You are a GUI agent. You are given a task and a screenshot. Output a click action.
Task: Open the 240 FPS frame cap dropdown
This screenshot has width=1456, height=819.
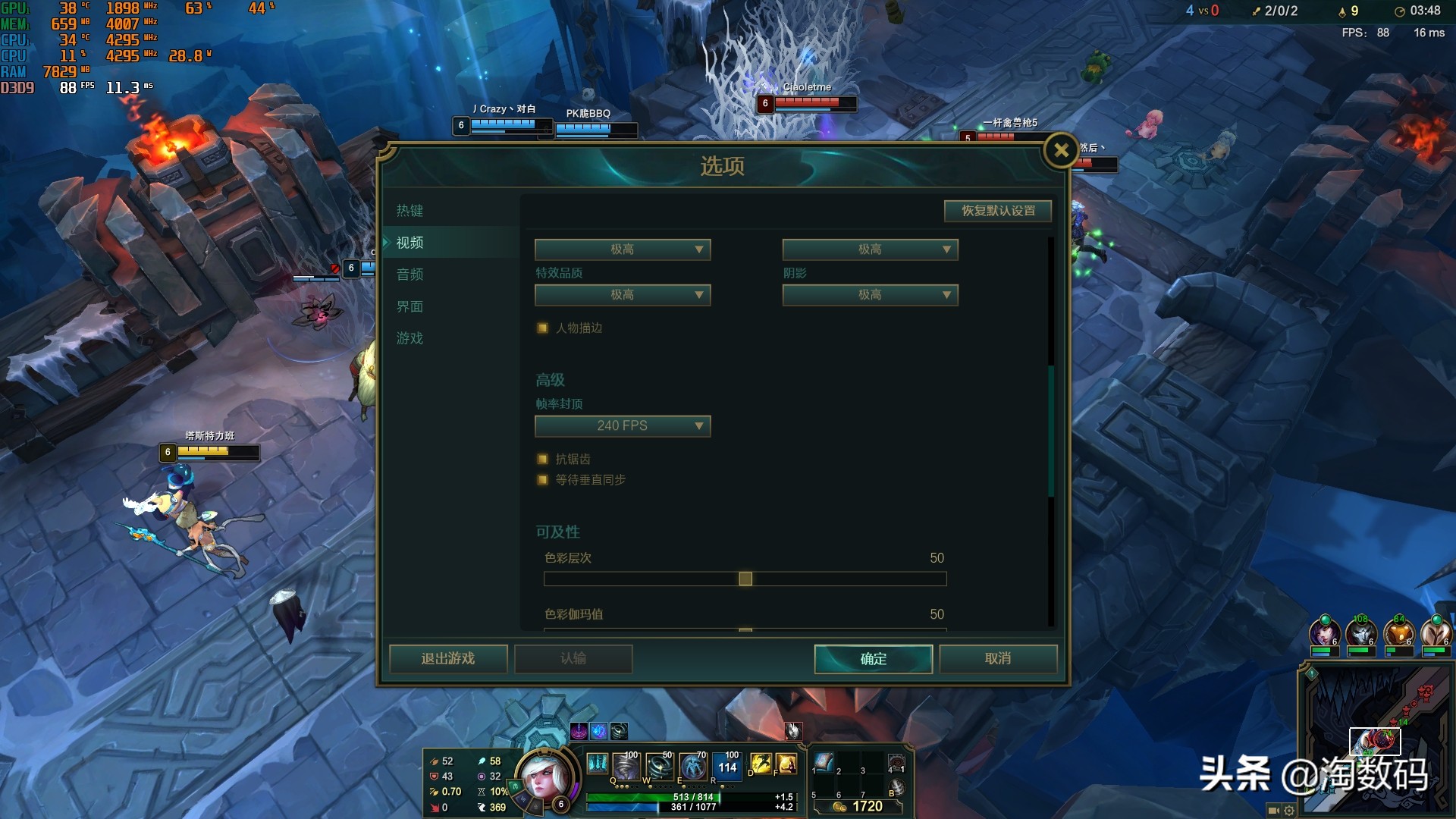(x=622, y=426)
